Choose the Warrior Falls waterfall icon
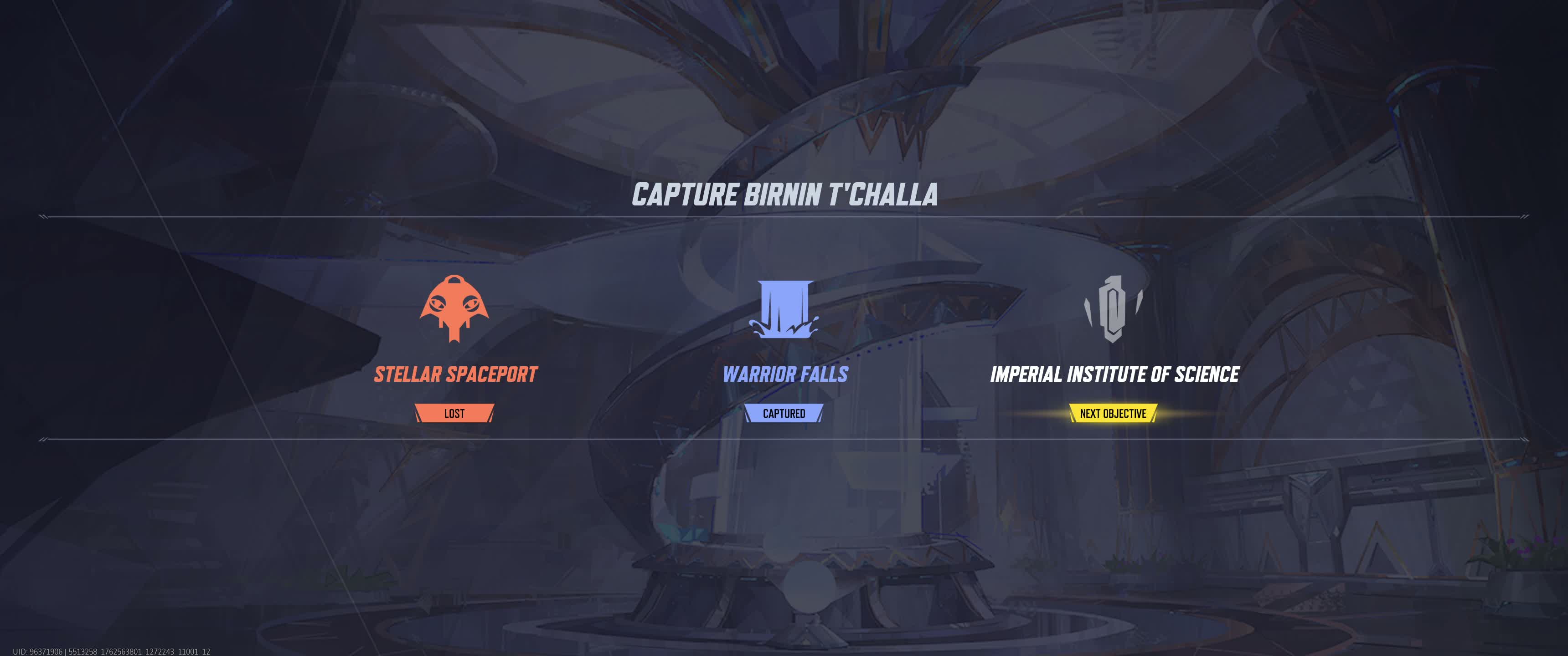This screenshot has height=656, width=1568. pyautogui.click(x=784, y=308)
